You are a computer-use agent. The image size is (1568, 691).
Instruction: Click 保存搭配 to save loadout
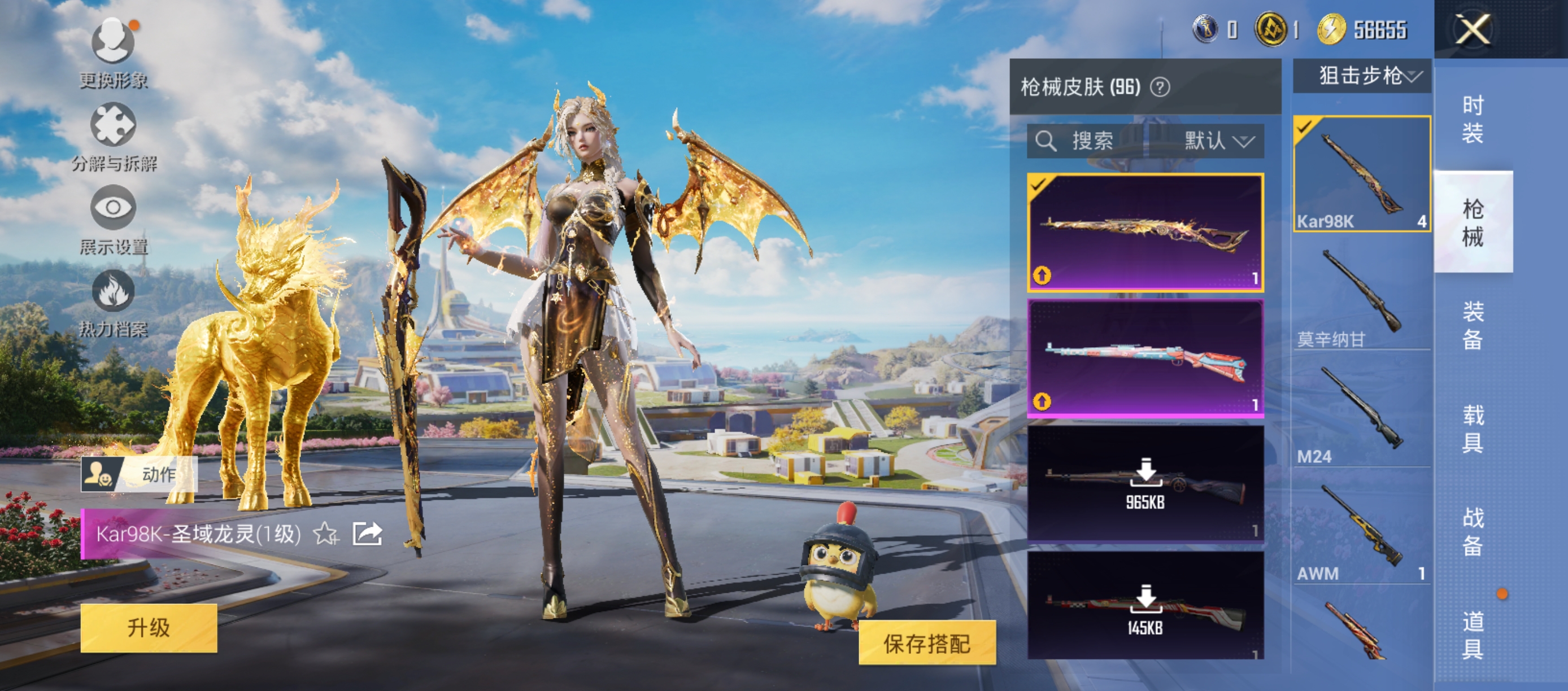point(926,644)
